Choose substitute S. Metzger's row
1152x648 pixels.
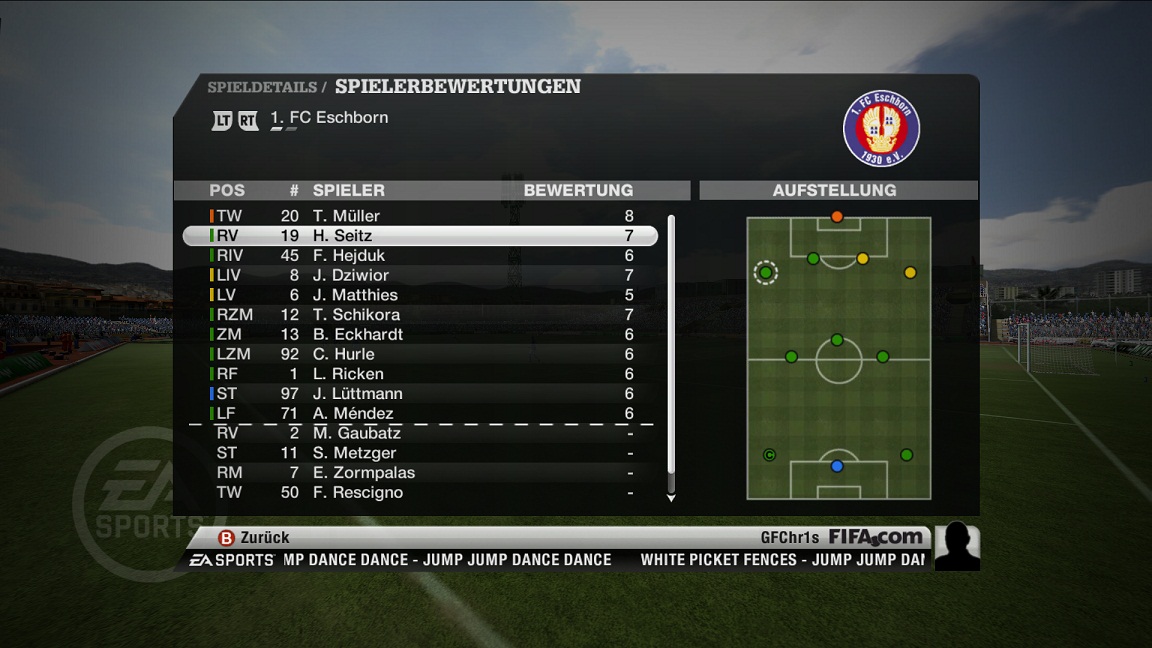click(420, 453)
